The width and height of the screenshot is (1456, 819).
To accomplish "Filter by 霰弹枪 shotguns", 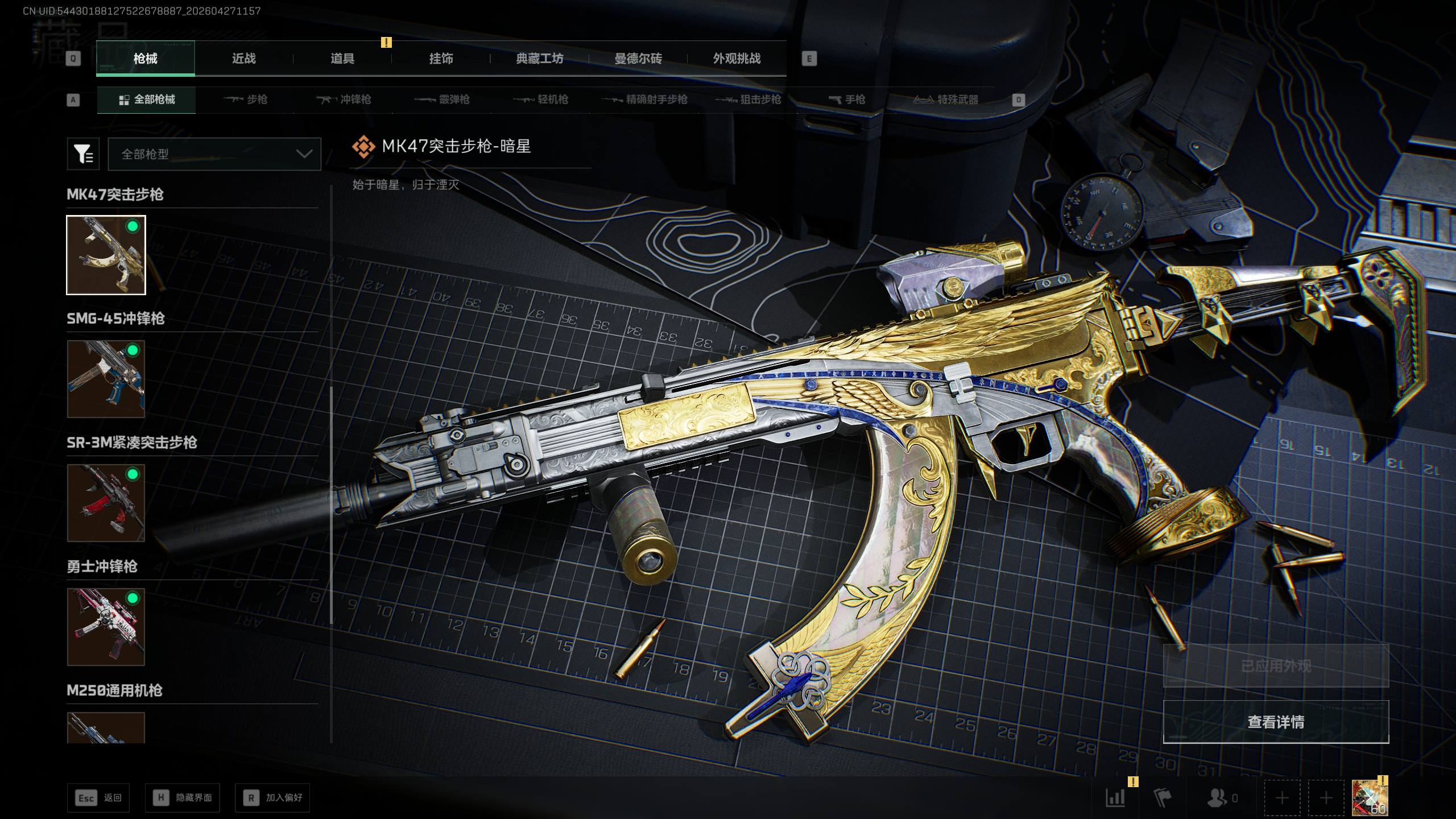I will pos(442,100).
